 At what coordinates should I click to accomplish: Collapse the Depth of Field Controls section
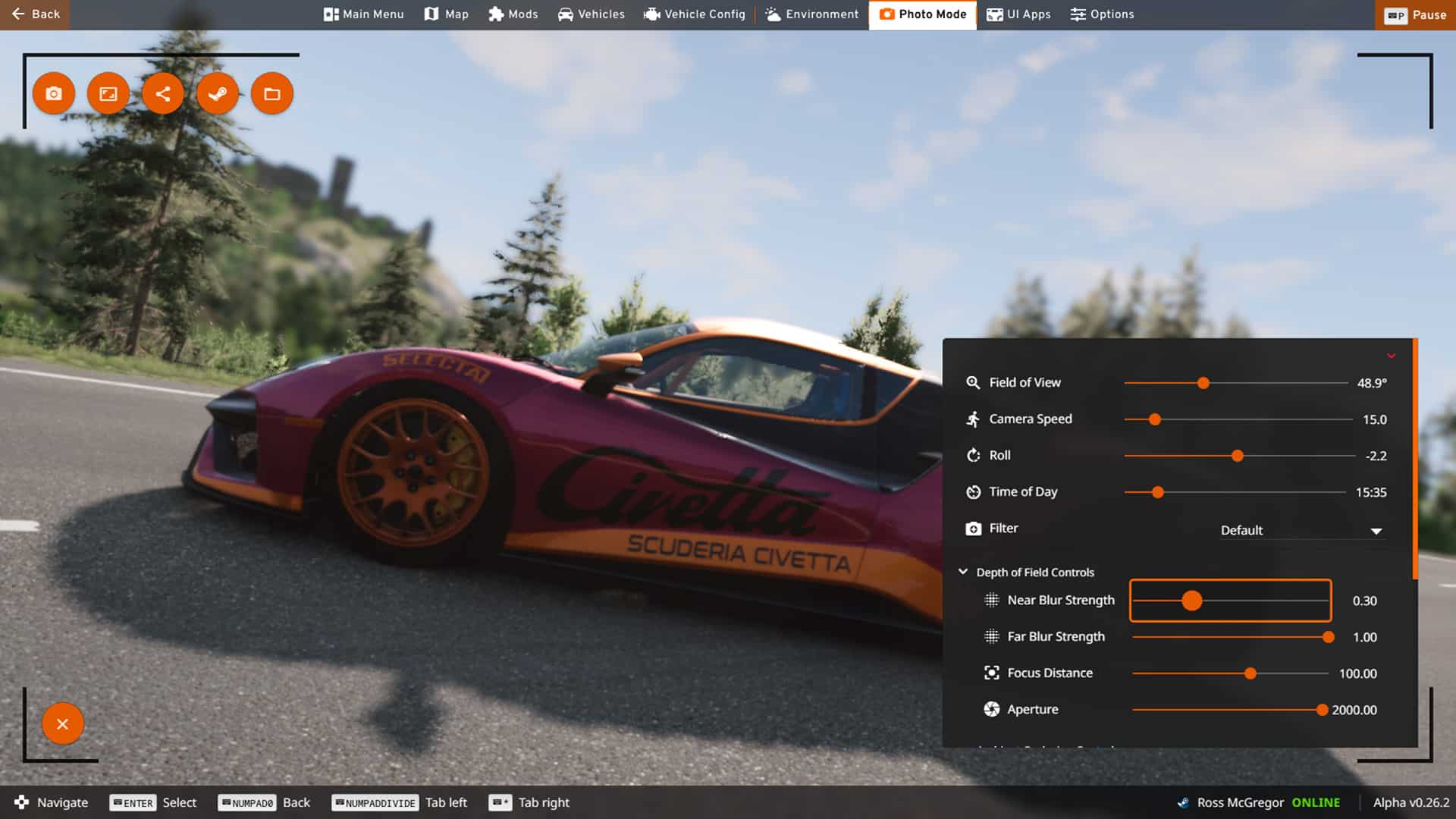[963, 572]
